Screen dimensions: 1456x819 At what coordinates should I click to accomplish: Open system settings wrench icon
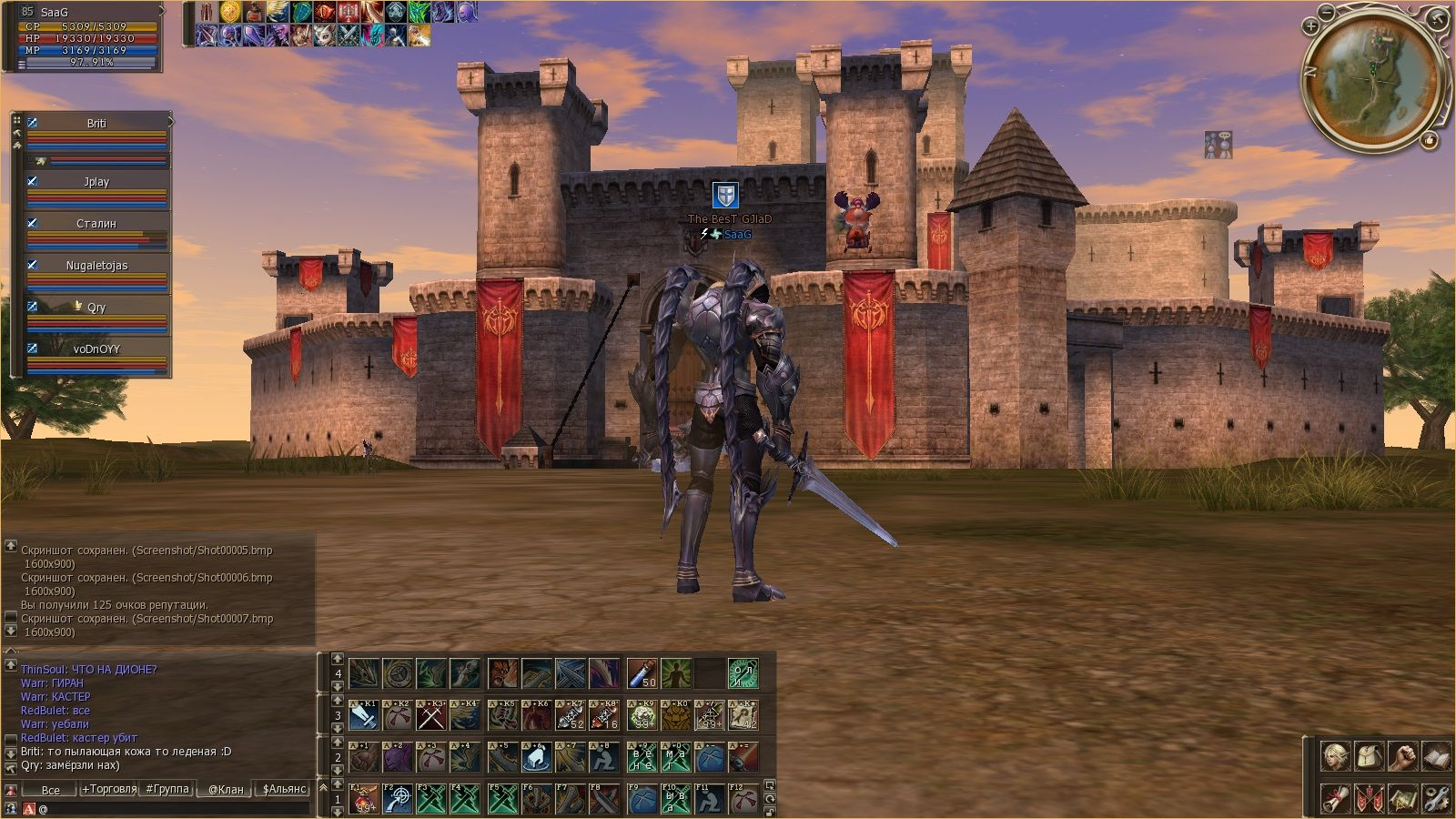1436,798
